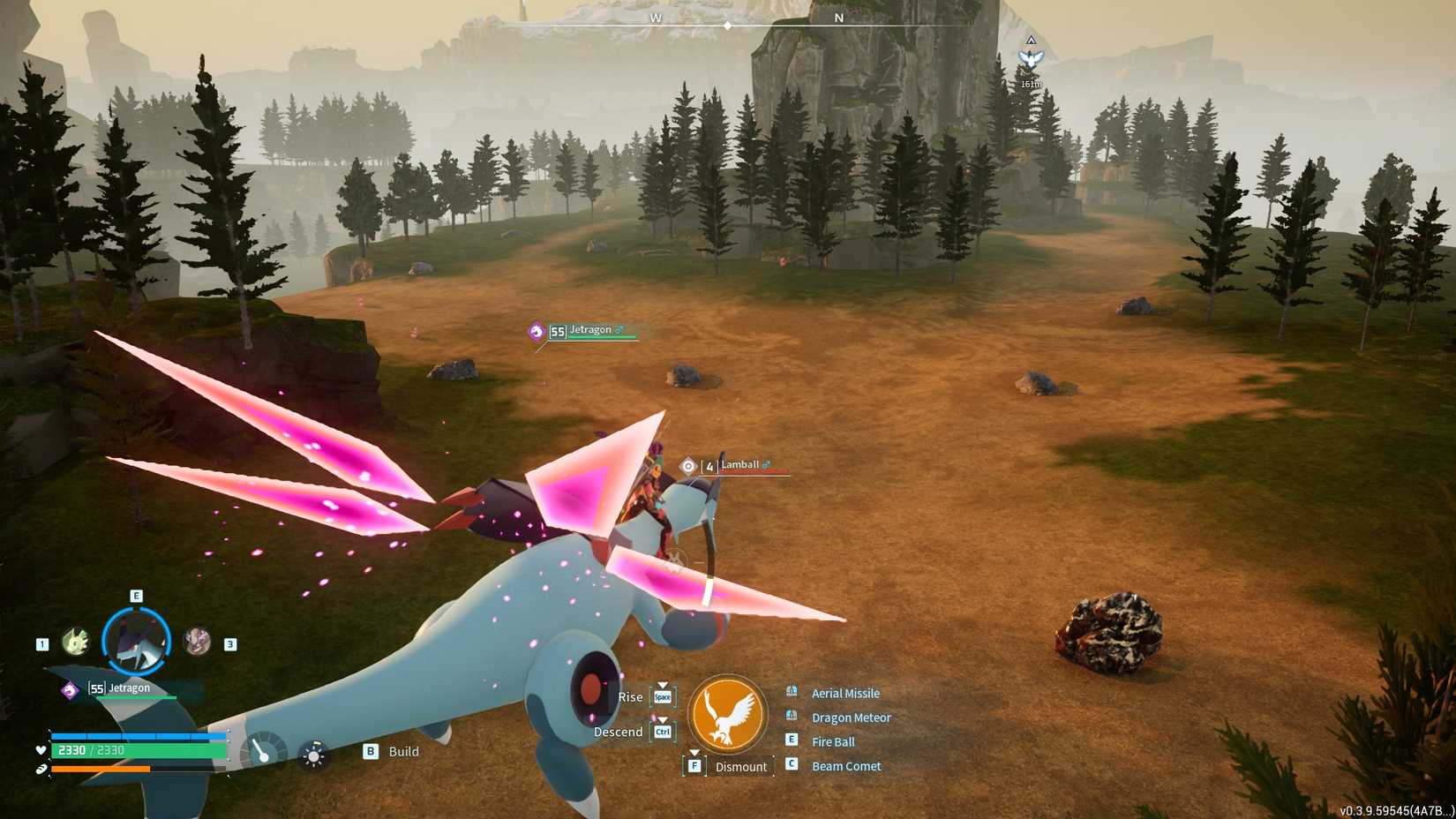Screen dimensions: 1456x819
Task: Click the Aerial Missile skill icon
Action: pyautogui.click(x=791, y=693)
